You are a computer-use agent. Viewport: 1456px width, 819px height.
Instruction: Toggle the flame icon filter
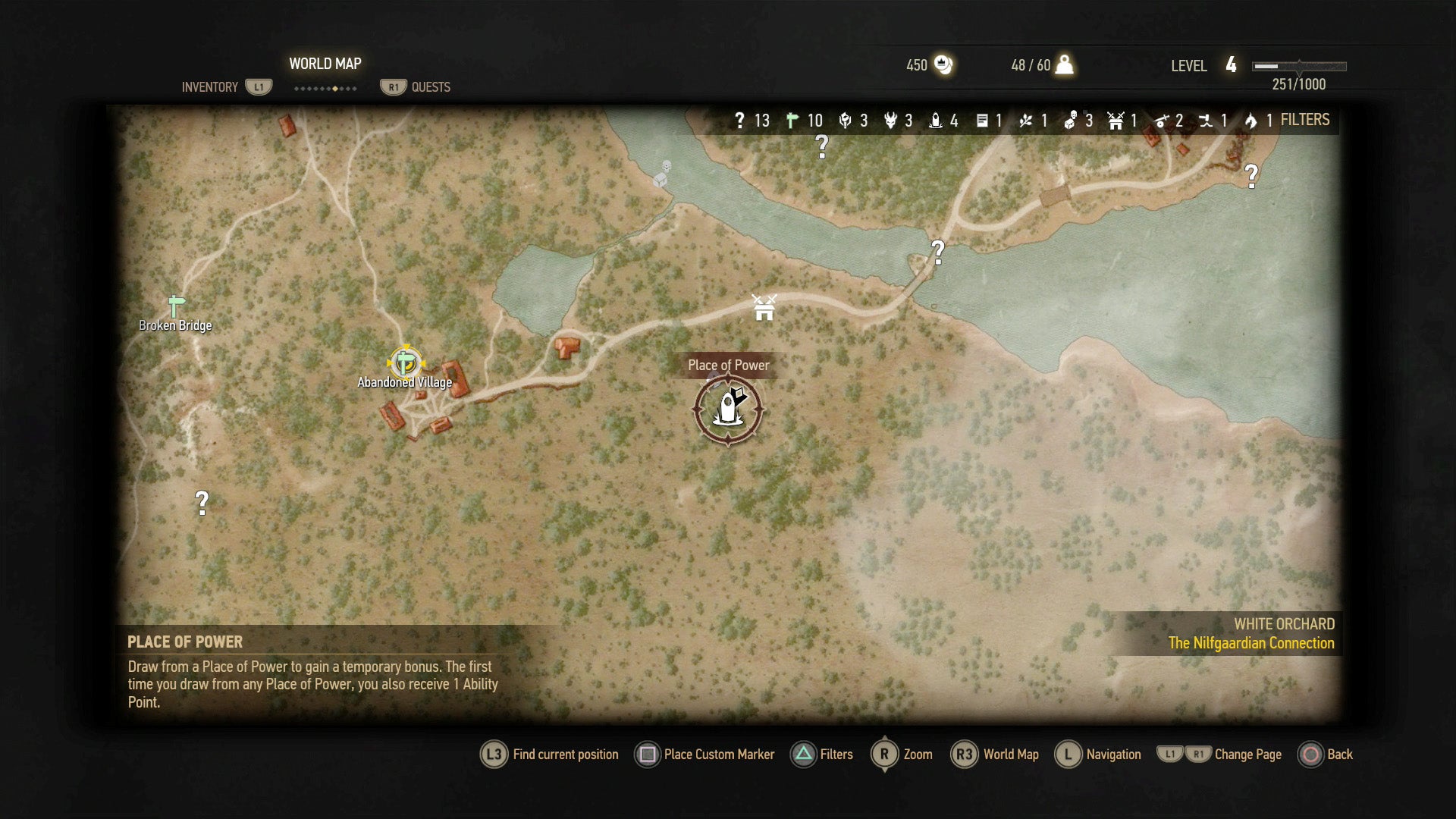click(x=1250, y=121)
